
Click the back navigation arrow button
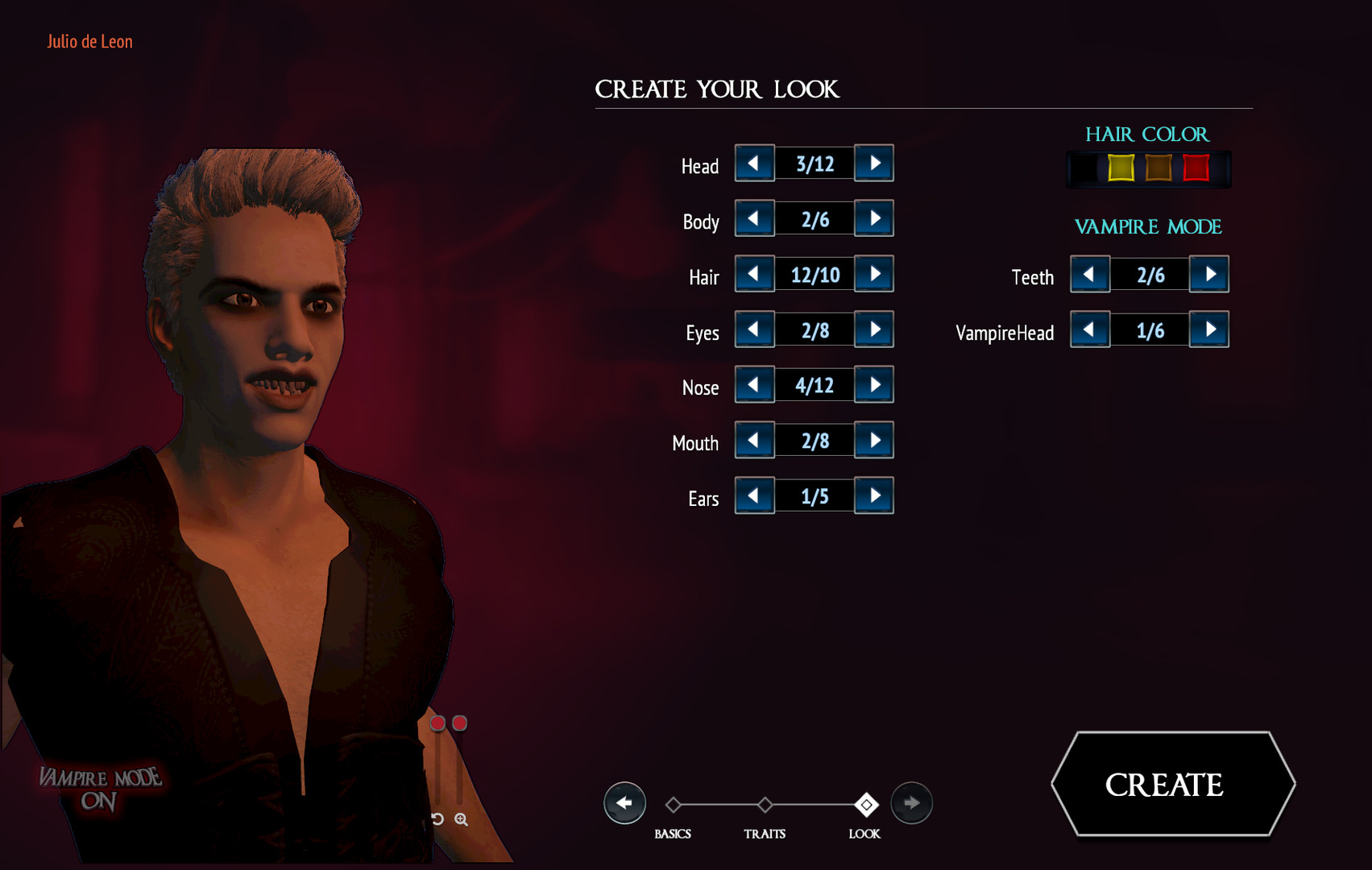624,802
